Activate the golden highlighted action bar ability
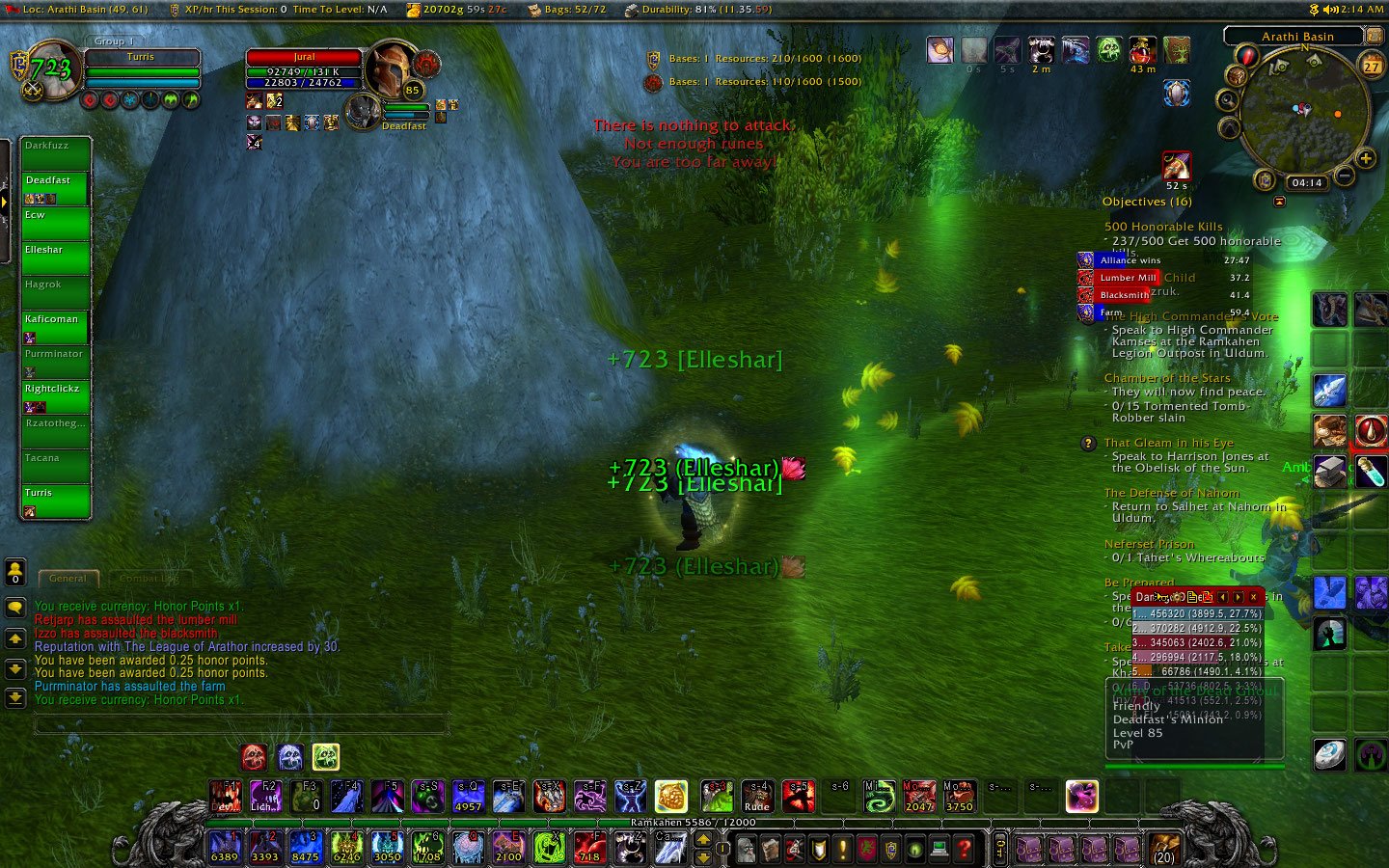 click(x=670, y=797)
